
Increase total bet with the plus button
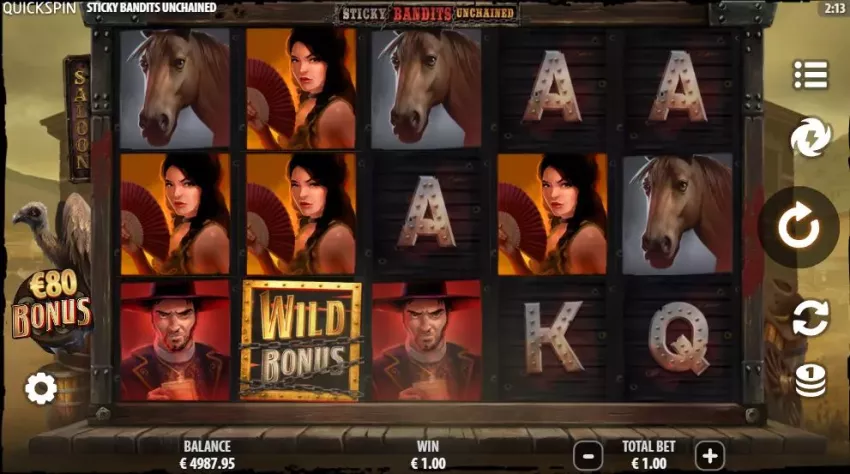(709, 456)
